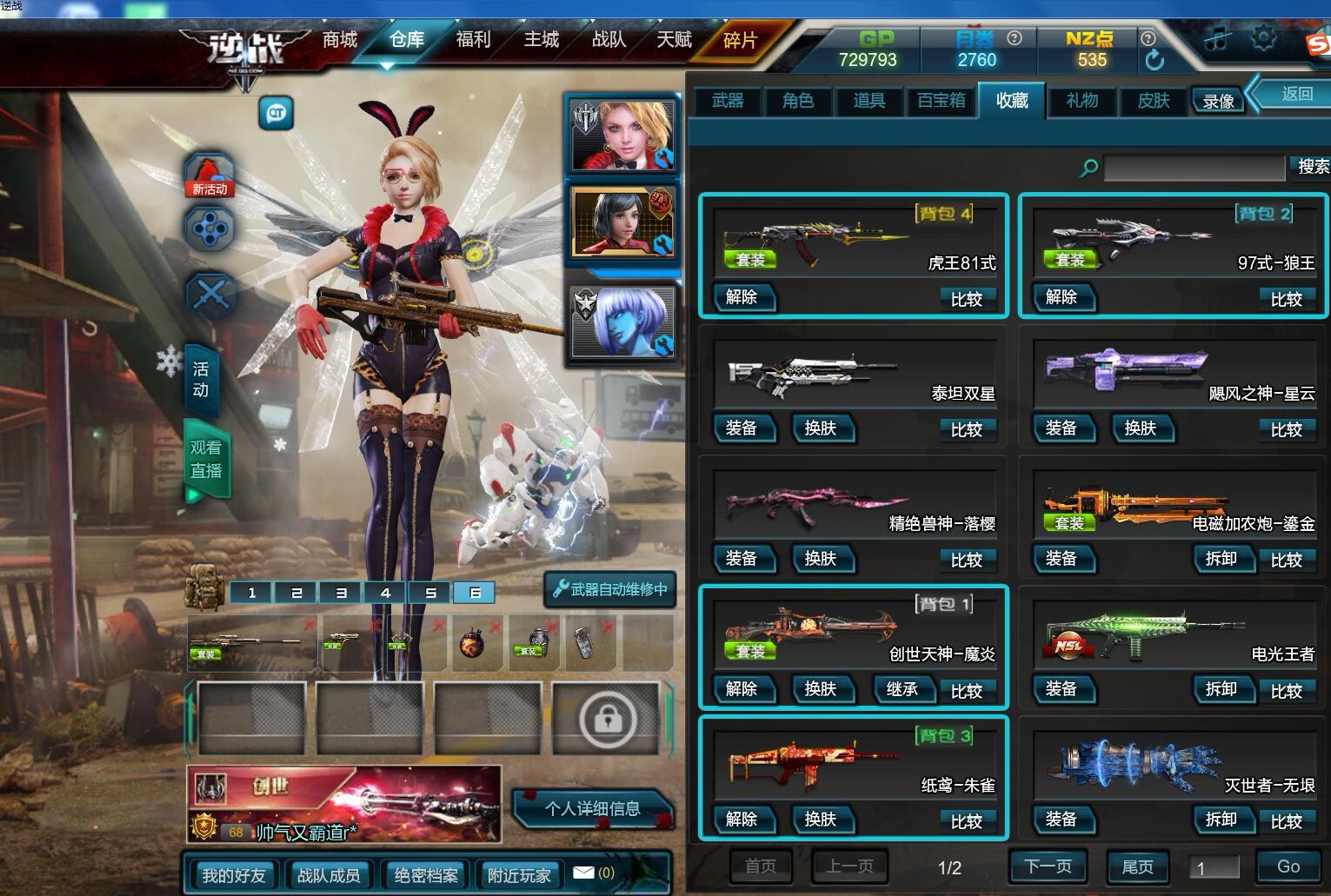This screenshot has width=1331, height=896.
Task: Click 继承 on 创世天神-魔炎
Action: pyautogui.click(x=902, y=689)
